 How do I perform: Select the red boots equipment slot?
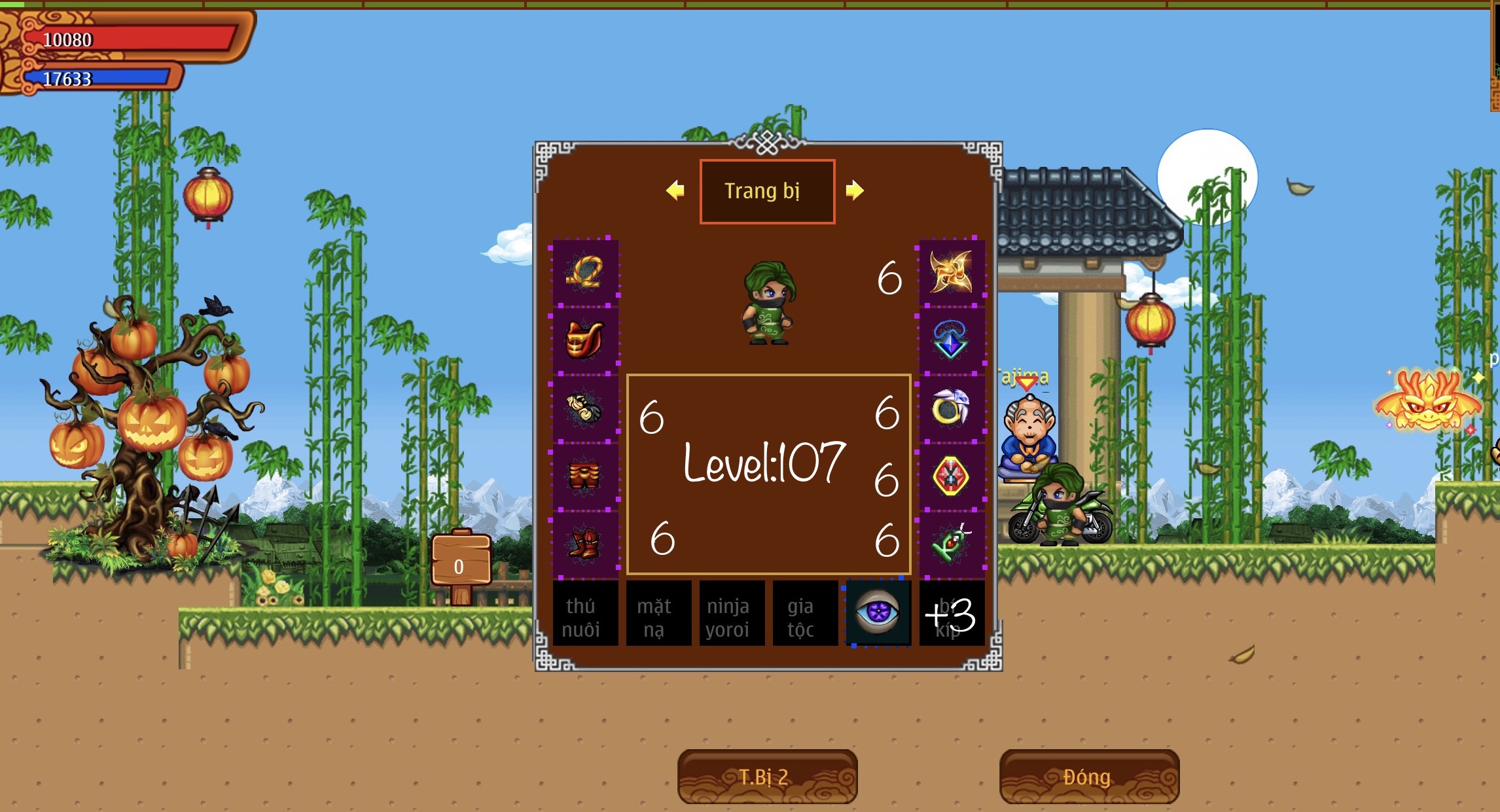585,544
